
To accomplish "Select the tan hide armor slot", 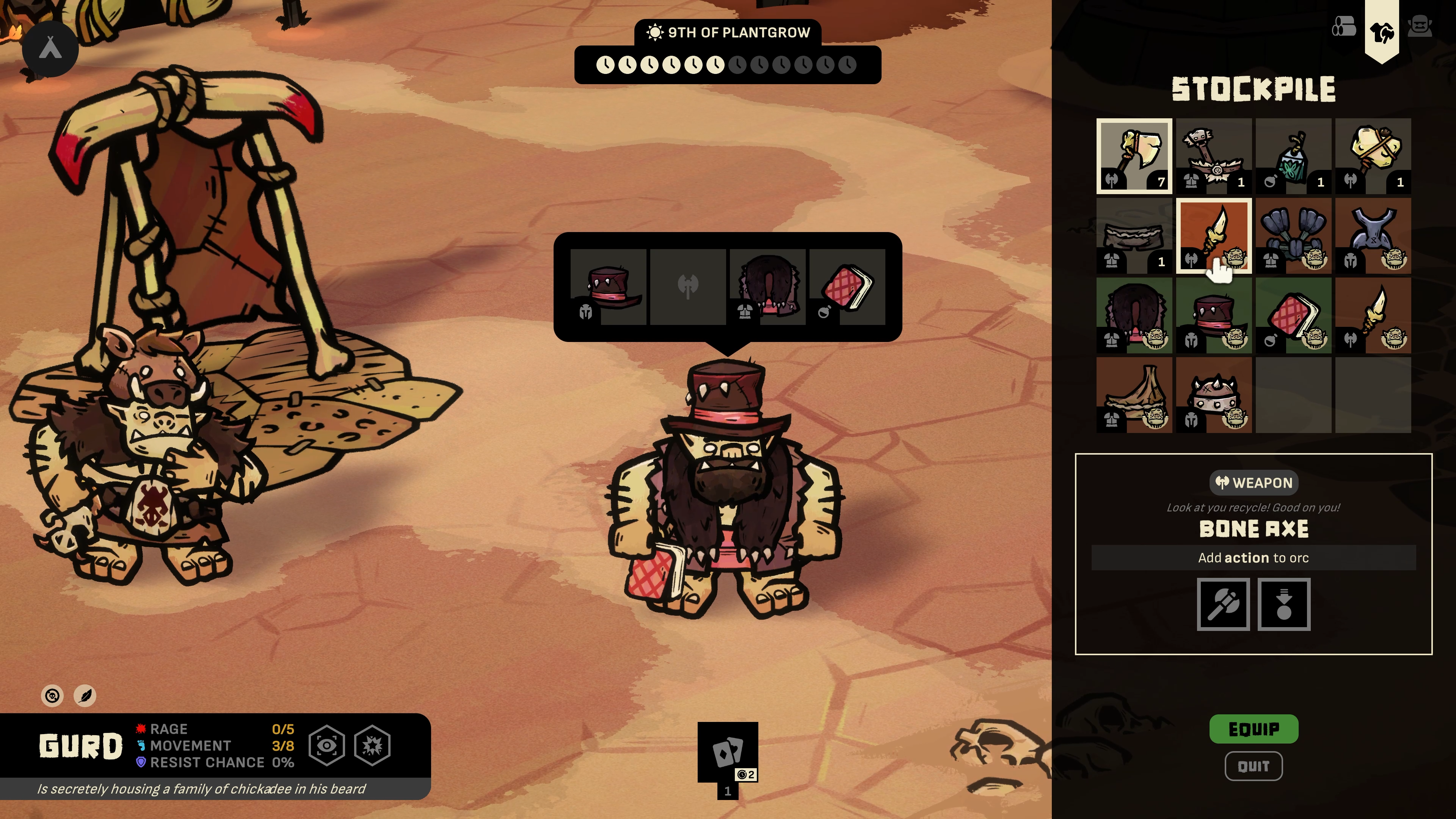I will (x=1134, y=395).
